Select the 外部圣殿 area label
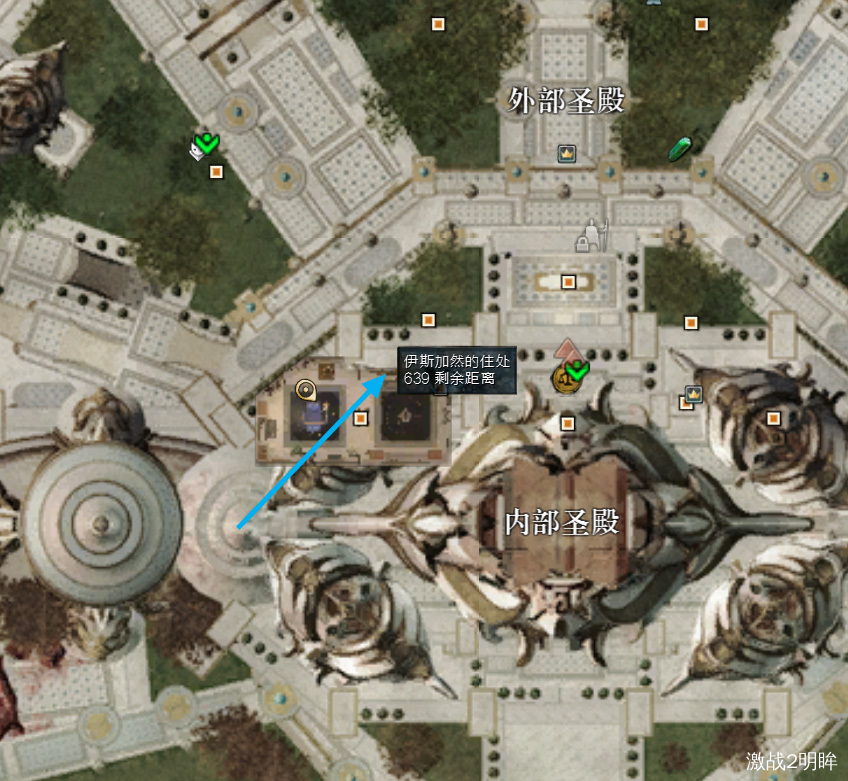The image size is (848, 781). (x=566, y=100)
